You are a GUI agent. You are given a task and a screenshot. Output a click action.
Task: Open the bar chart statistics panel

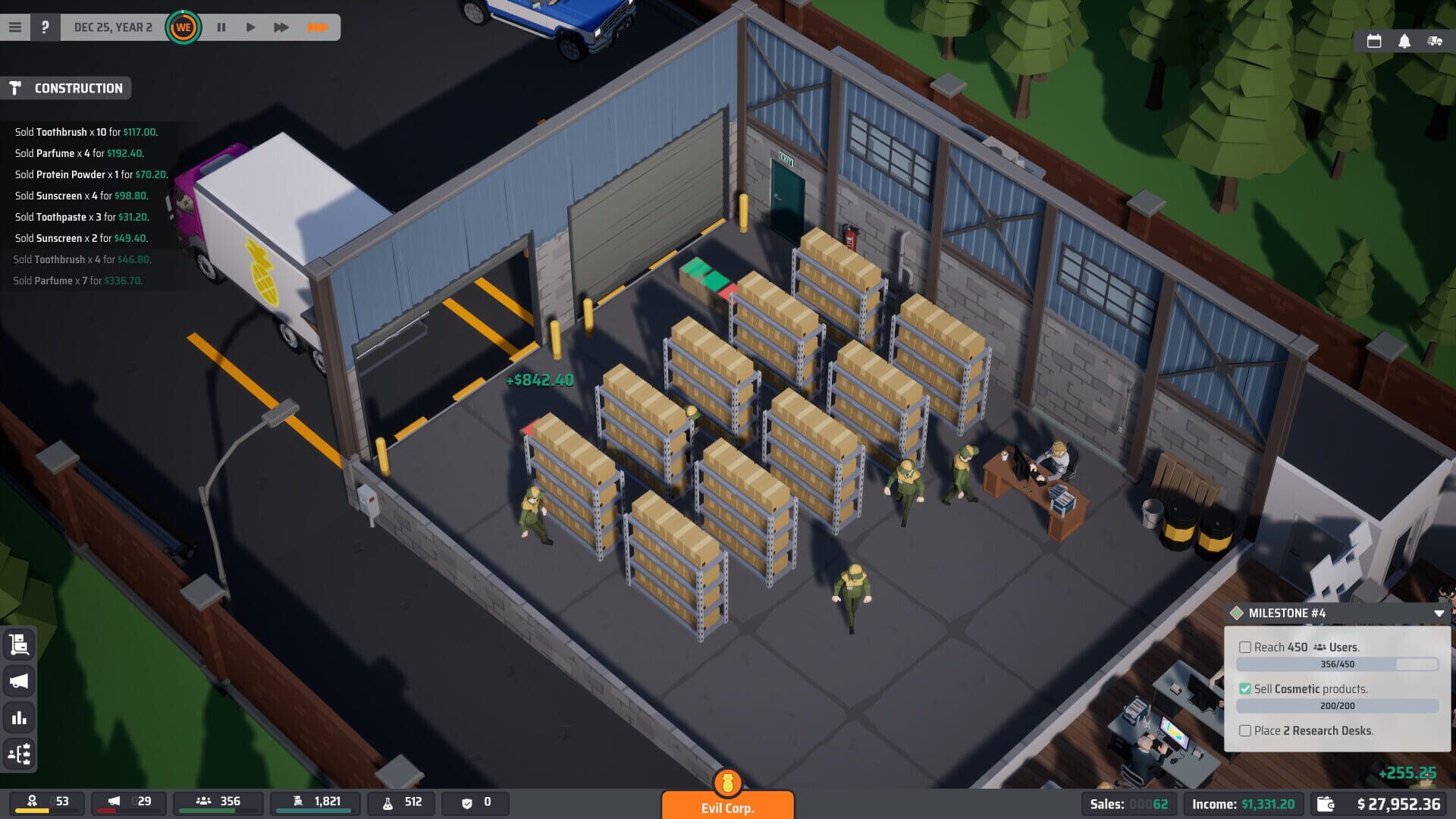click(19, 716)
